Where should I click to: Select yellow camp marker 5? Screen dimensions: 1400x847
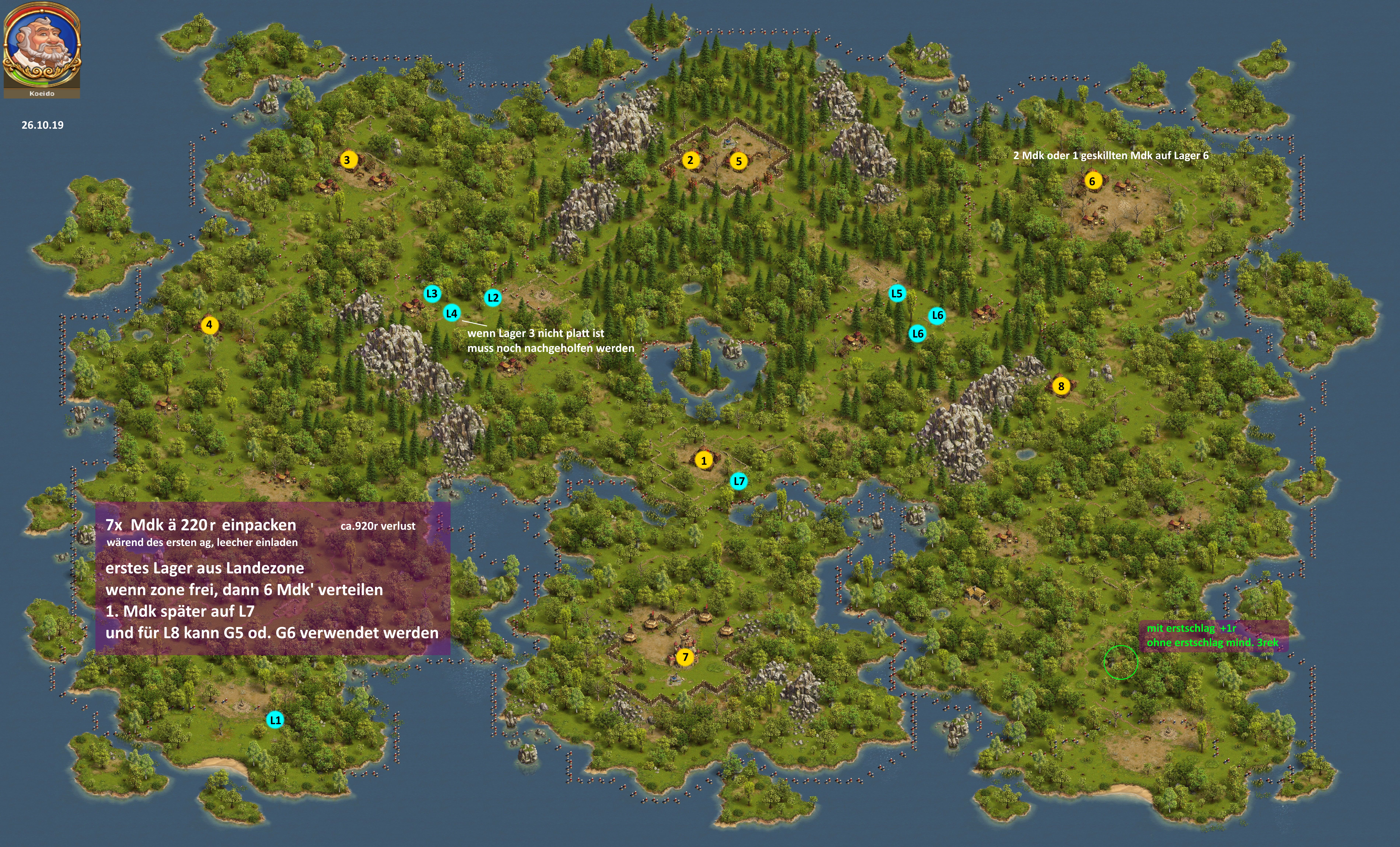tap(739, 161)
